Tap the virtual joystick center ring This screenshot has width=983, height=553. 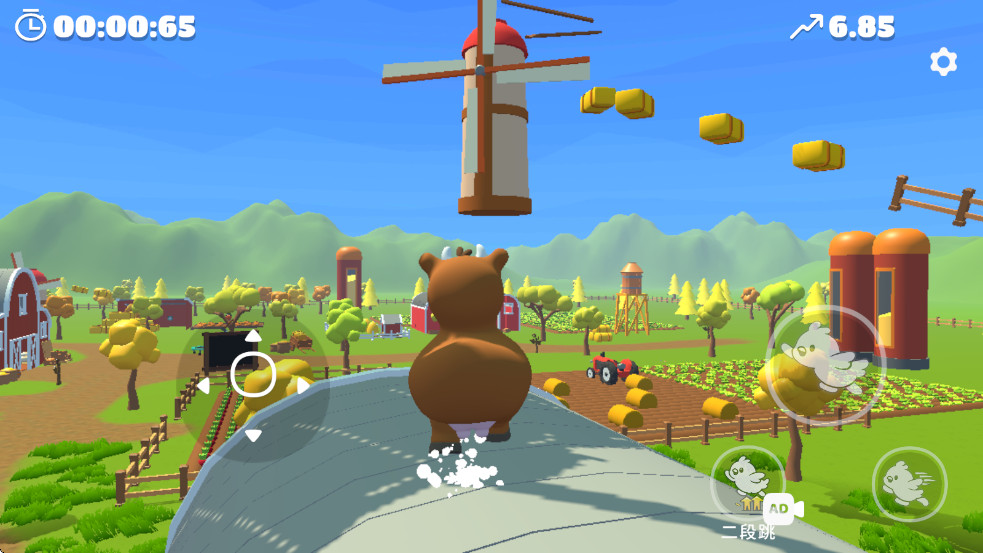pos(253,375)
